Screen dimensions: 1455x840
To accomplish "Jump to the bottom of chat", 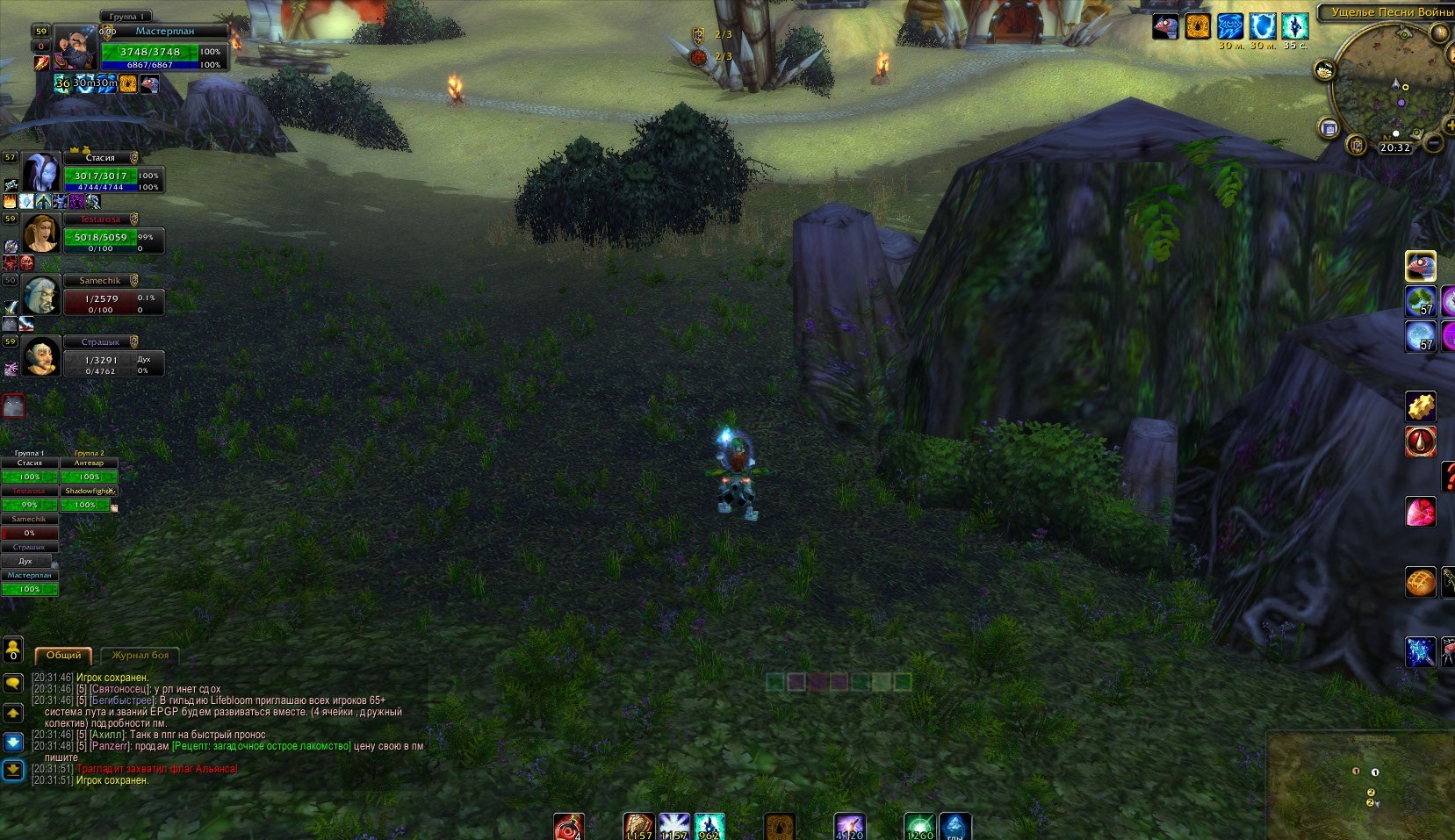I will [x=13, y=771].
